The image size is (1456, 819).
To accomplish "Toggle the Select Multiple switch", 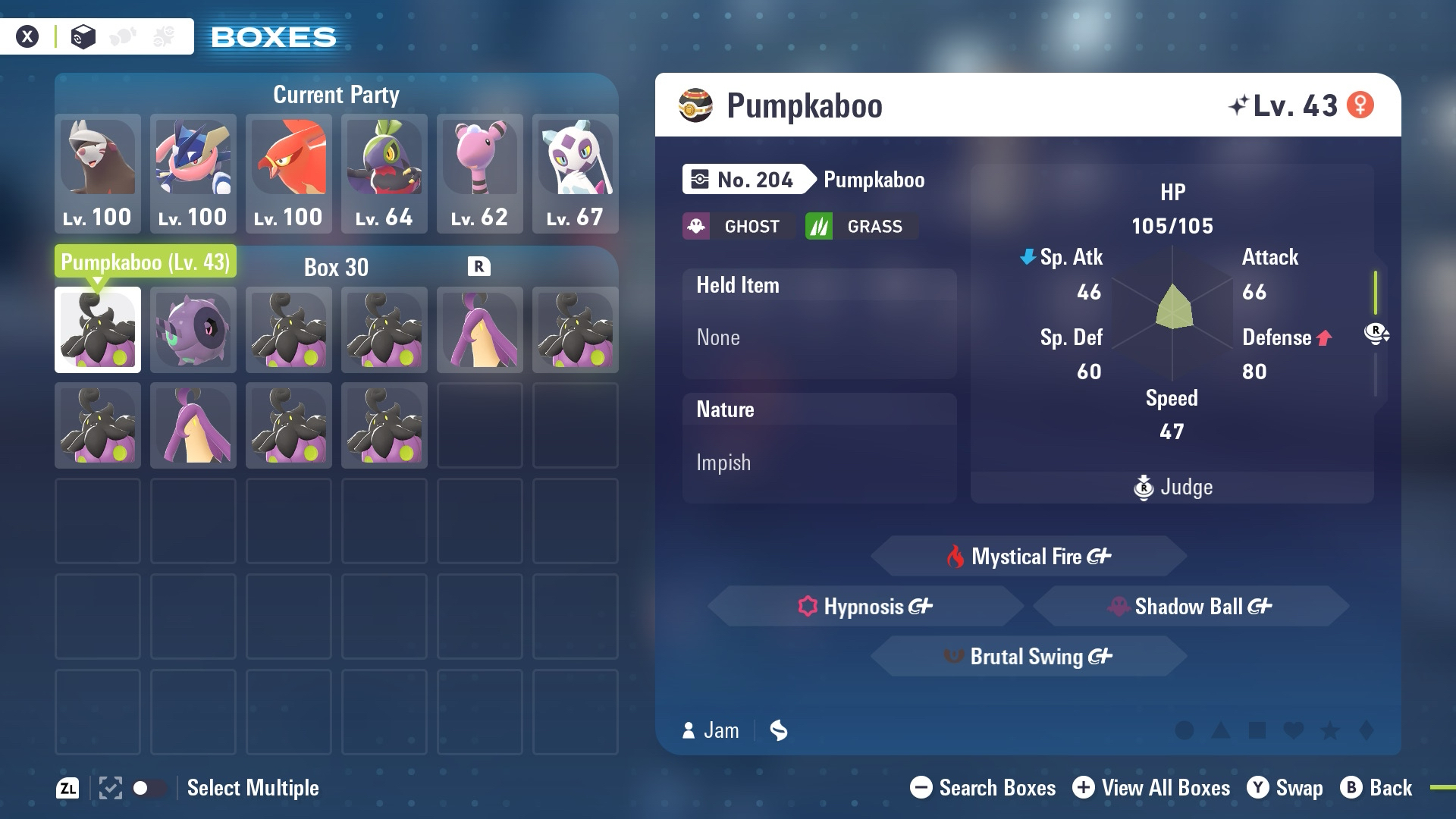I will (149, 788).
